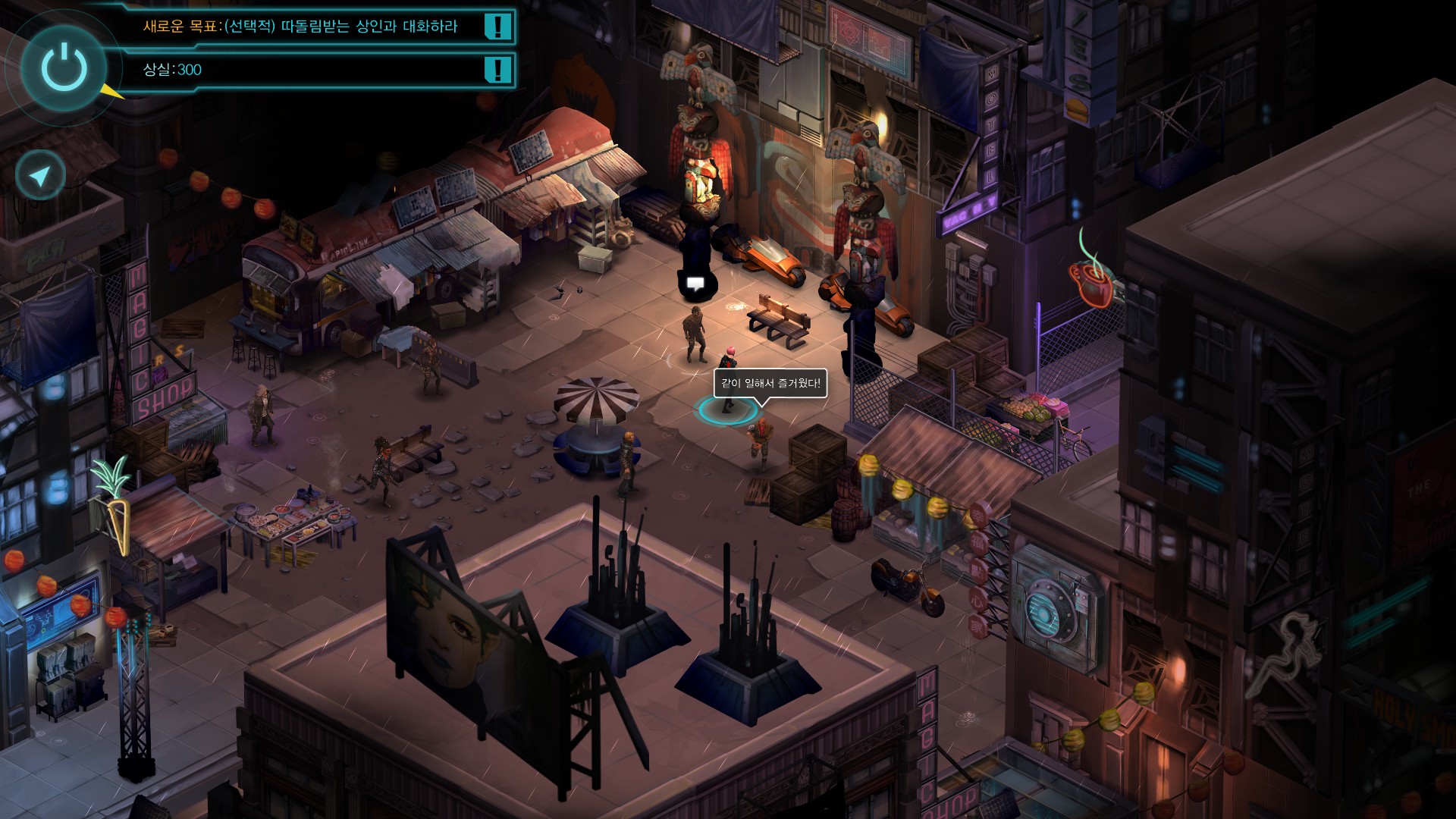Open the speech bubble icon above the NPC
This screenshot has height=819, width=1456.
[x=695, y=284]
